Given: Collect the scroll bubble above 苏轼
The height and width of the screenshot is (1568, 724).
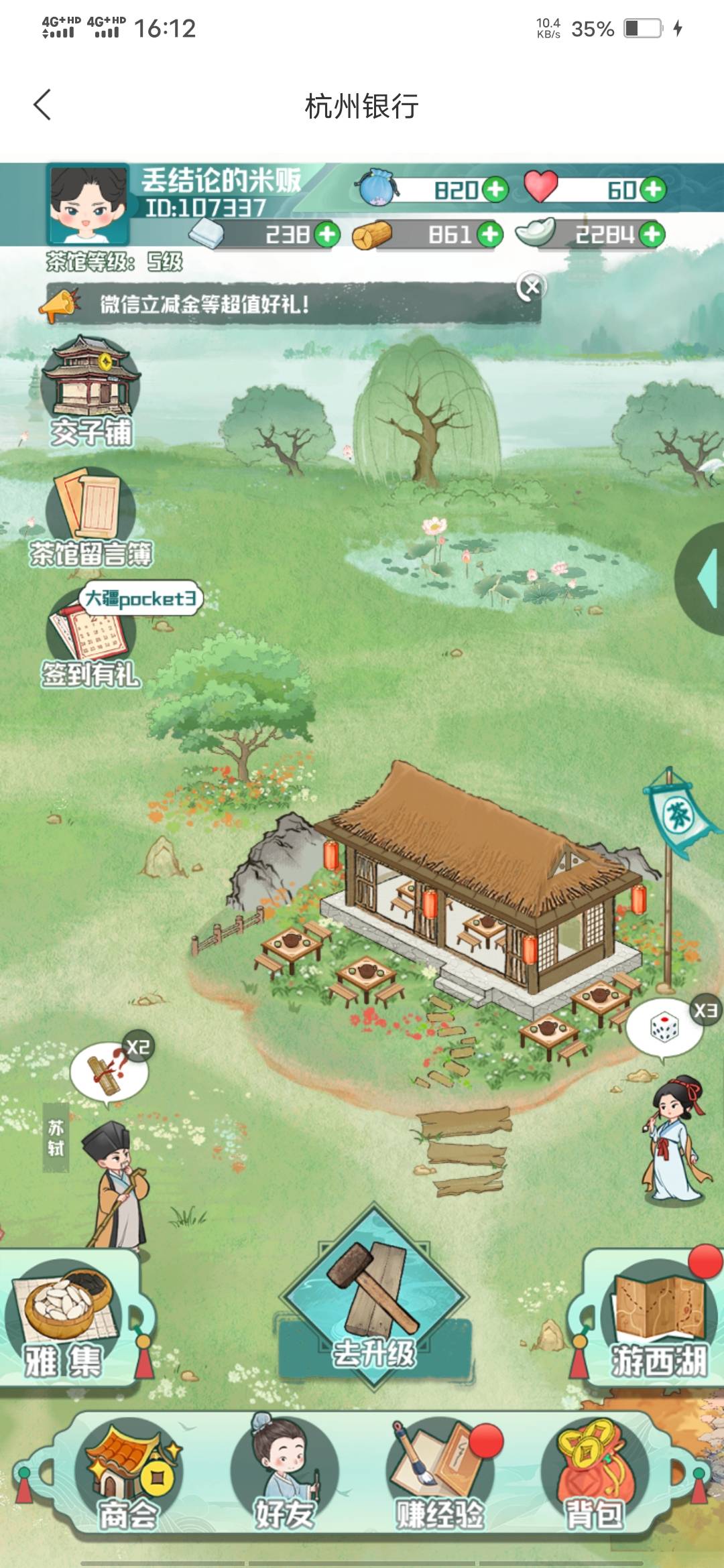Looking at the screenshot, I should (x=109, y=1071).
